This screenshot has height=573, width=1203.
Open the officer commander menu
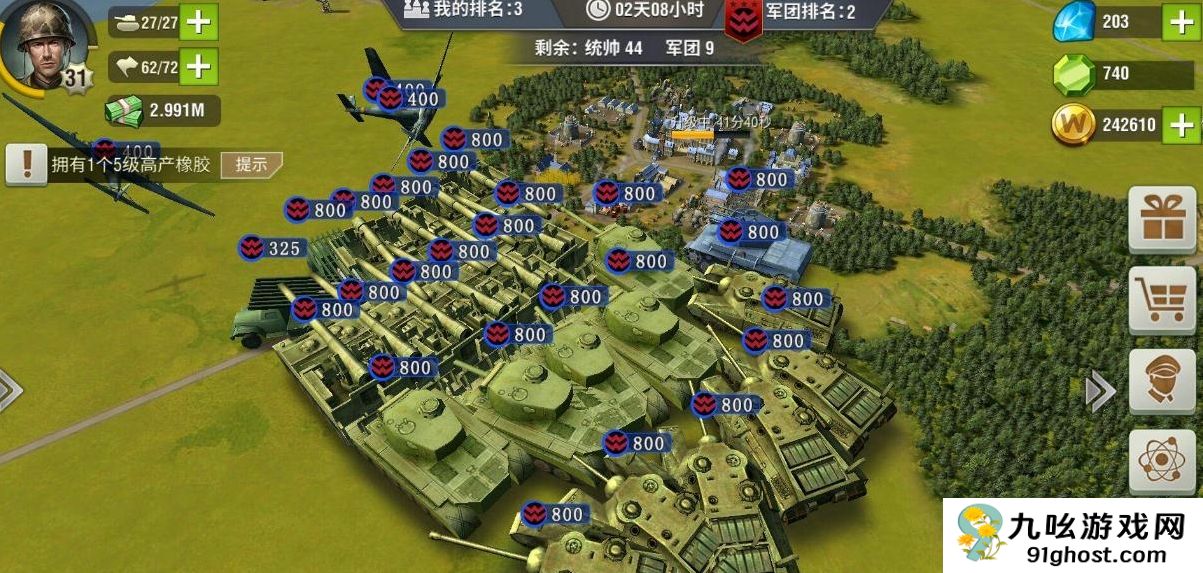coord(1162,381)
